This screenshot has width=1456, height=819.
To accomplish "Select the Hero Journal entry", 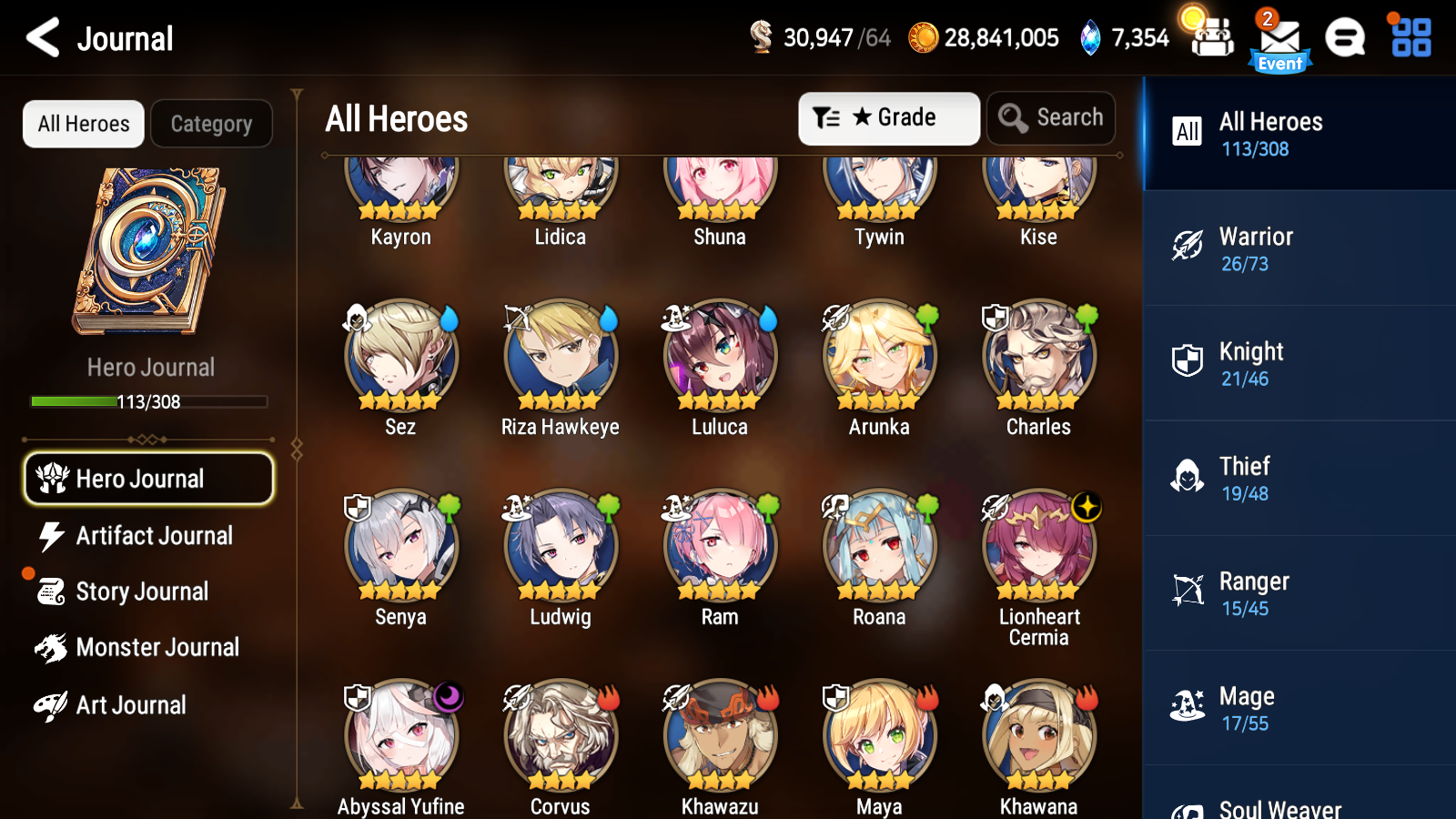I will click(x=148, y=478).
